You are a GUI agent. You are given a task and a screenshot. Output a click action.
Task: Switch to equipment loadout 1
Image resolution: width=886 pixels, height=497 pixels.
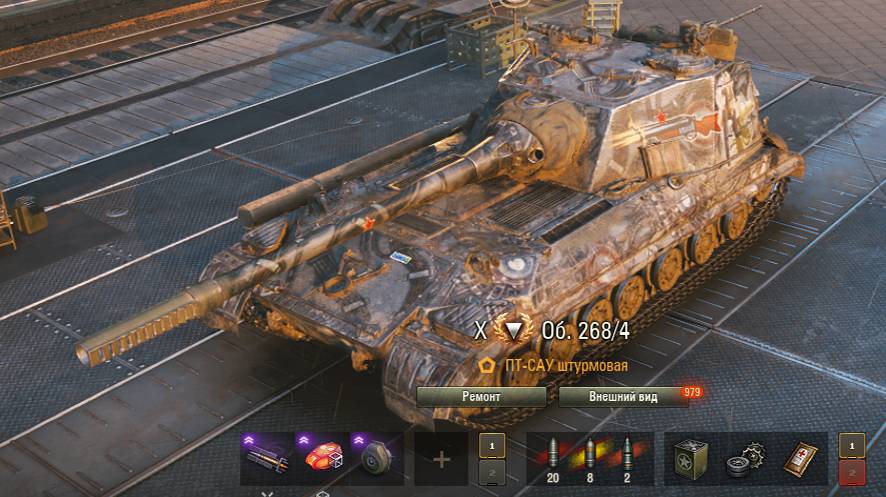click(x=489, y=444)
